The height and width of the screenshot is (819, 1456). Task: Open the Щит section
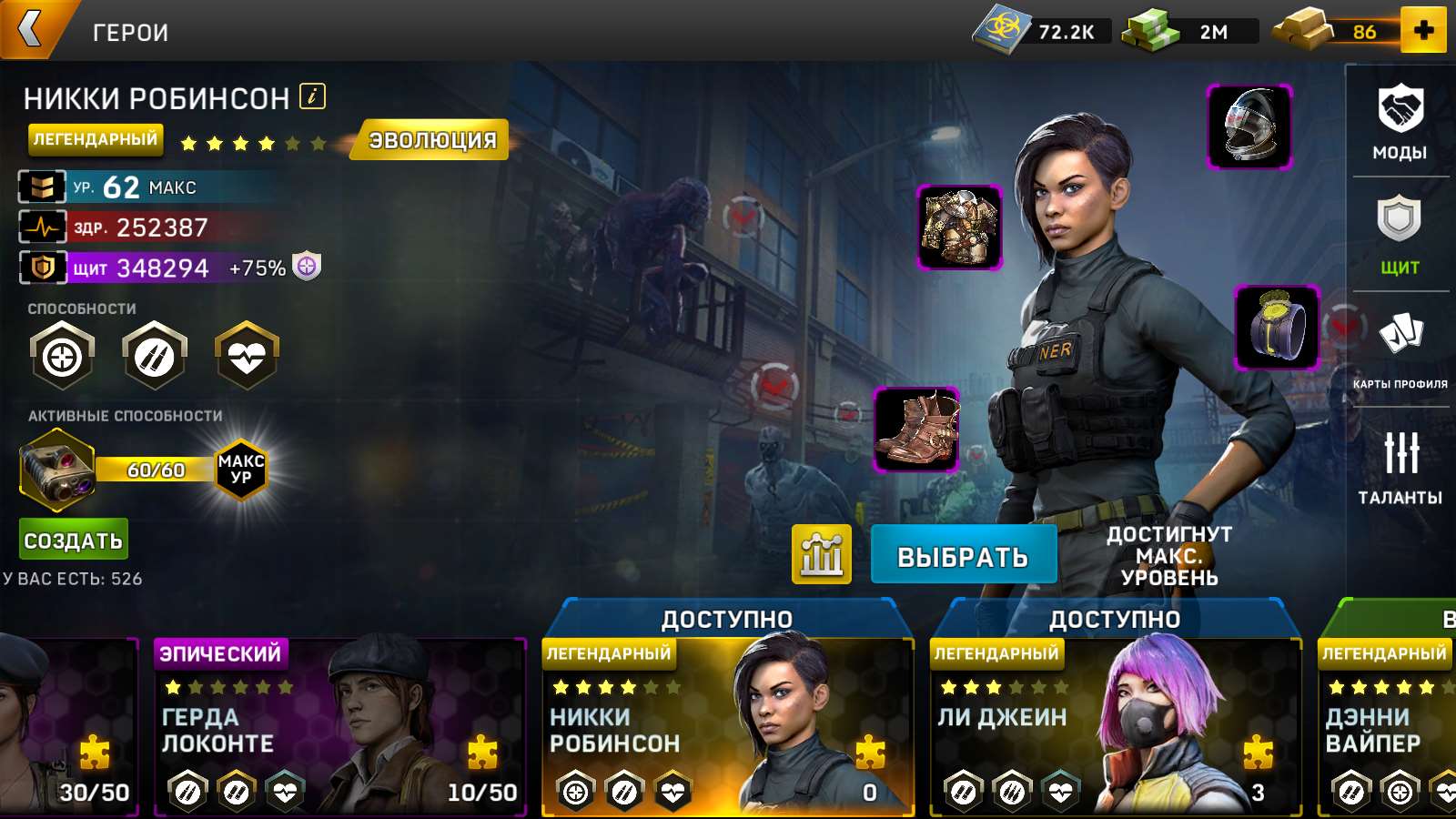[1400, 235]
